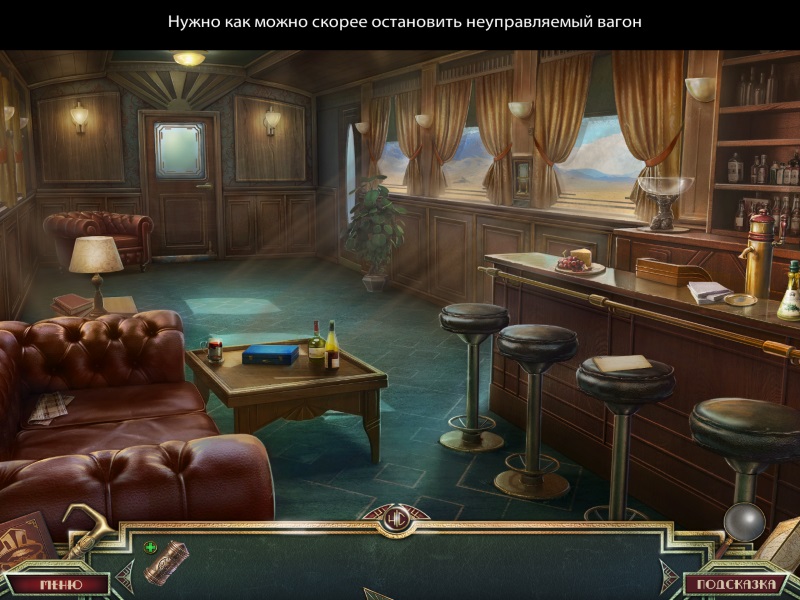
Task: Click the green plus icon on inventory item
Action: [150, 547]
